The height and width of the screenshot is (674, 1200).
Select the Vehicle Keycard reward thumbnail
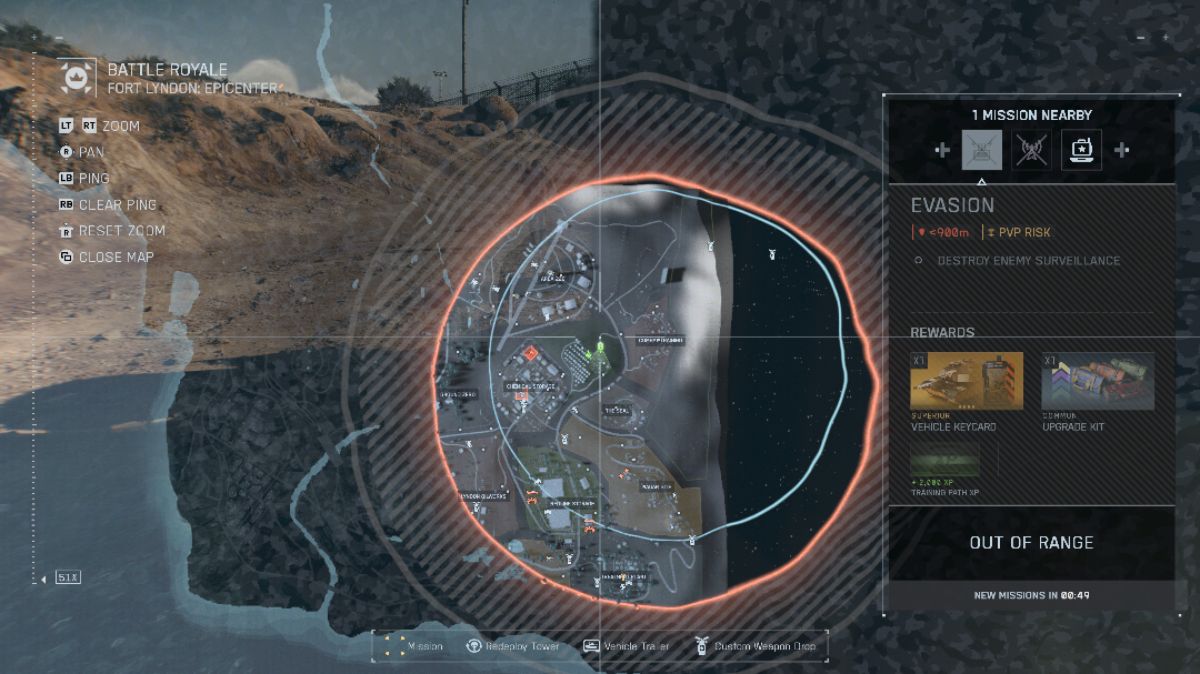966,381
